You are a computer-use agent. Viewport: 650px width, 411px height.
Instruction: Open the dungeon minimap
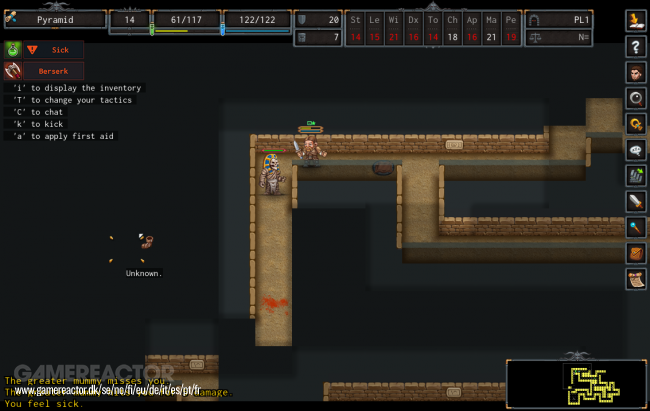(577, 384)
